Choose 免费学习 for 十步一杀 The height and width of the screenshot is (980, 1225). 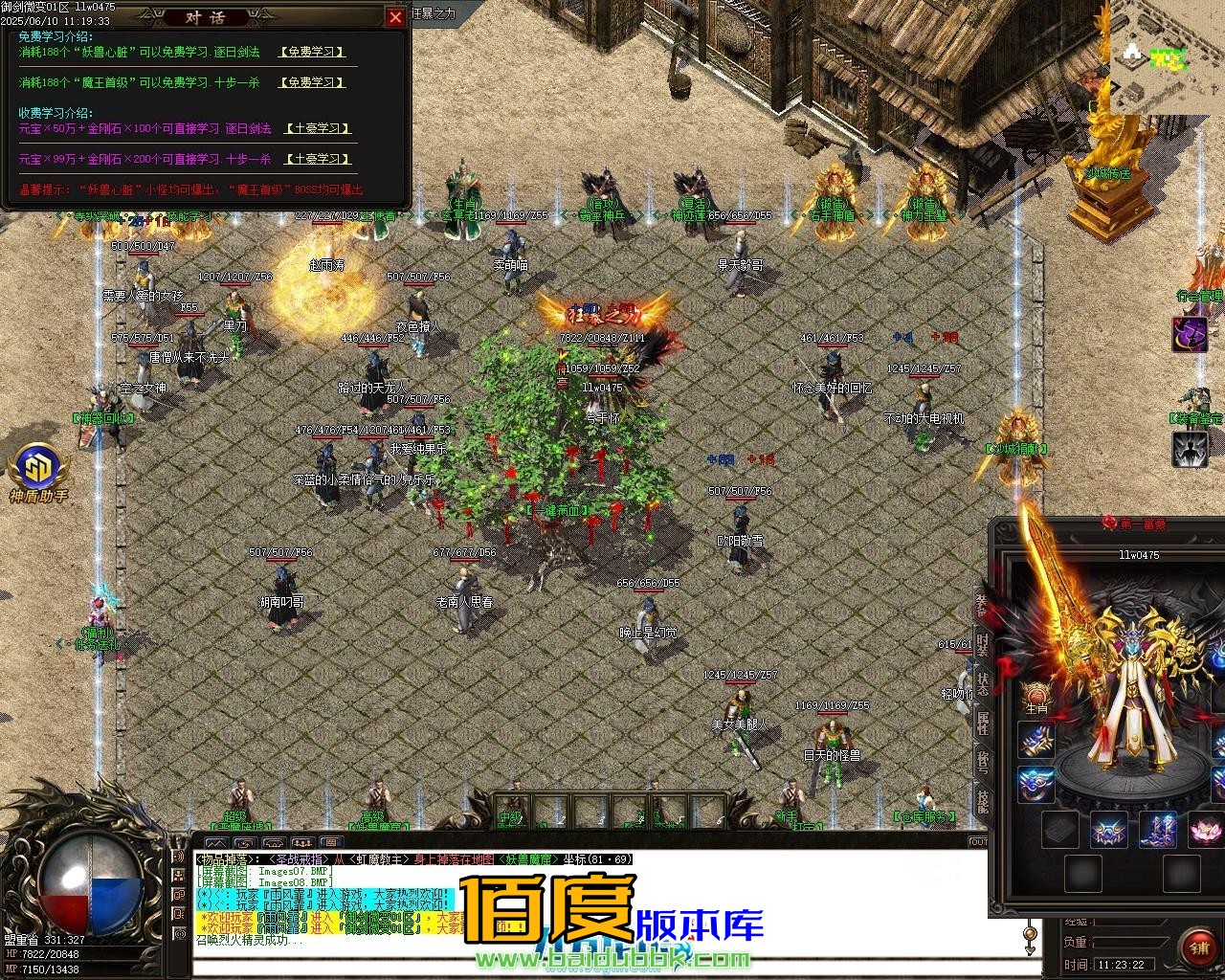pos(312,83)
